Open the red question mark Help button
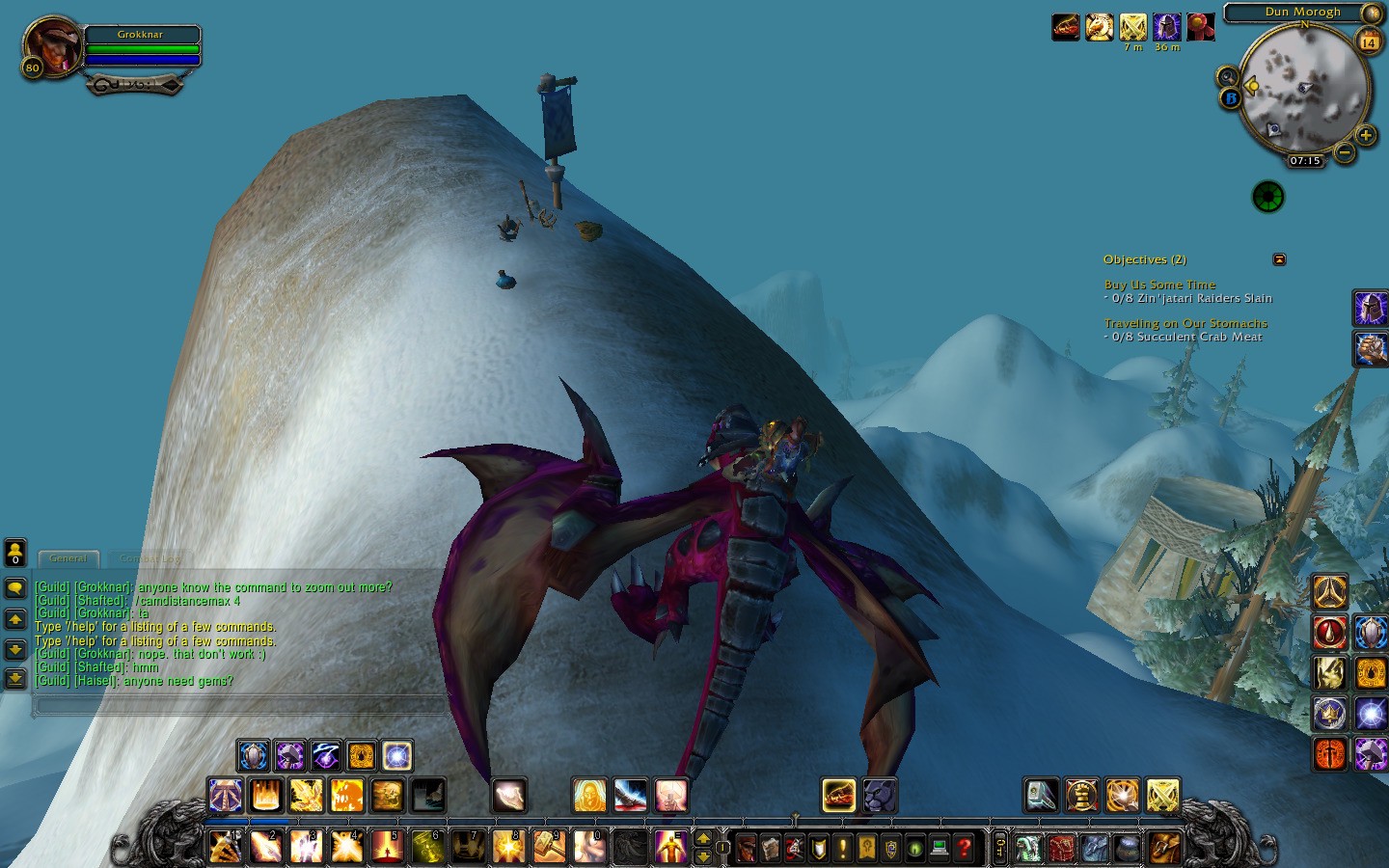Viewport: 1389px width, 868px height. (x=963, y=848)
